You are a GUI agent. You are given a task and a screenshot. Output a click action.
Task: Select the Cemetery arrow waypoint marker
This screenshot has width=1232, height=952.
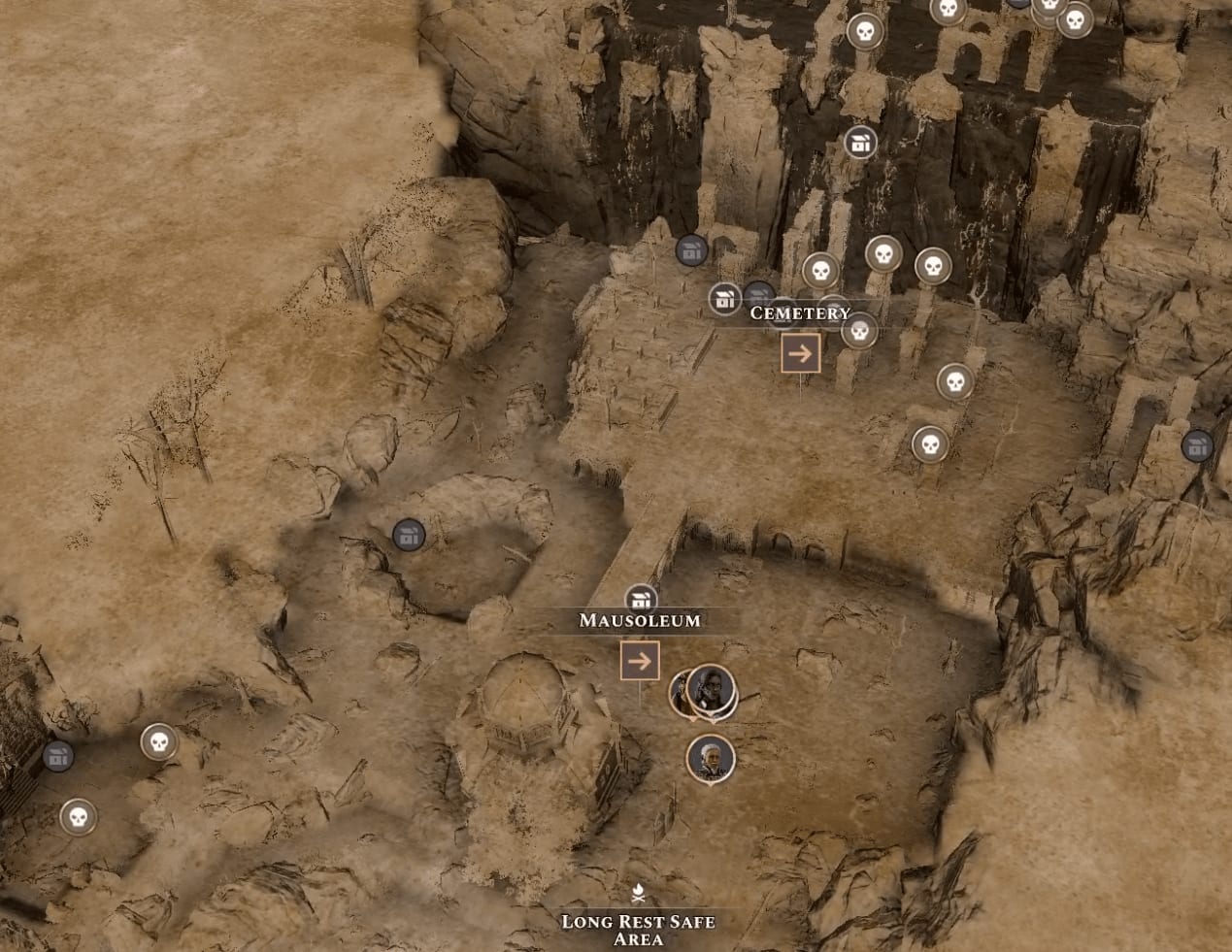coord(800,354)
